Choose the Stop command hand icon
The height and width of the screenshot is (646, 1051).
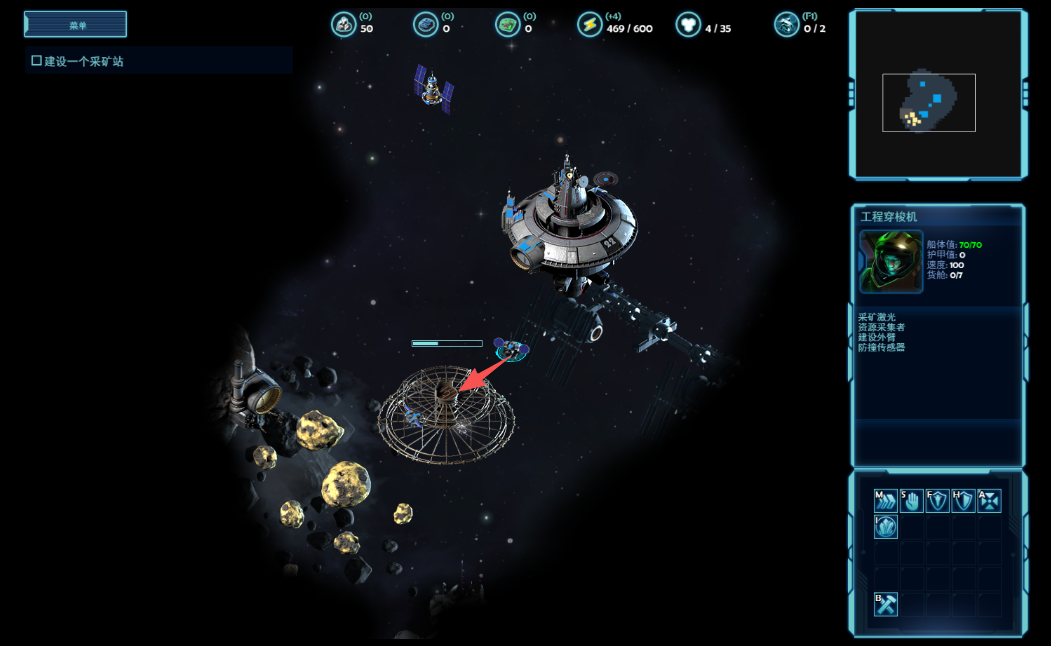click(911, 500)
